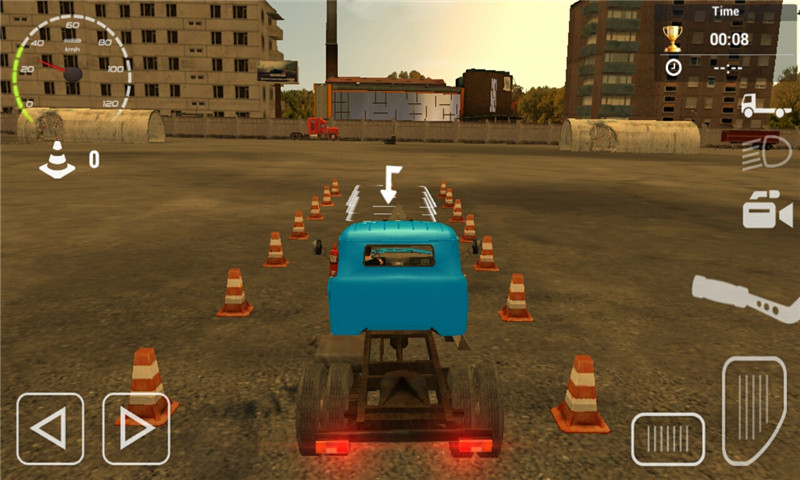Screen dimensions: 800x480
Task: Step on the accelerator pedal
Action: click(x=754, y=410)
